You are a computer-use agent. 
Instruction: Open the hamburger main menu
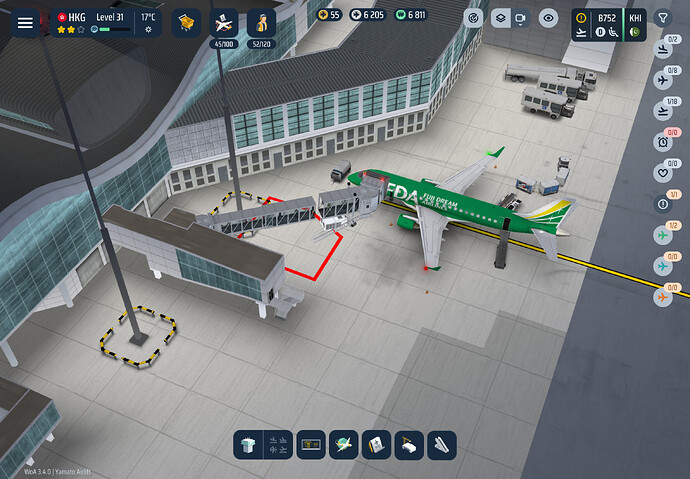(x=25, y=22)
